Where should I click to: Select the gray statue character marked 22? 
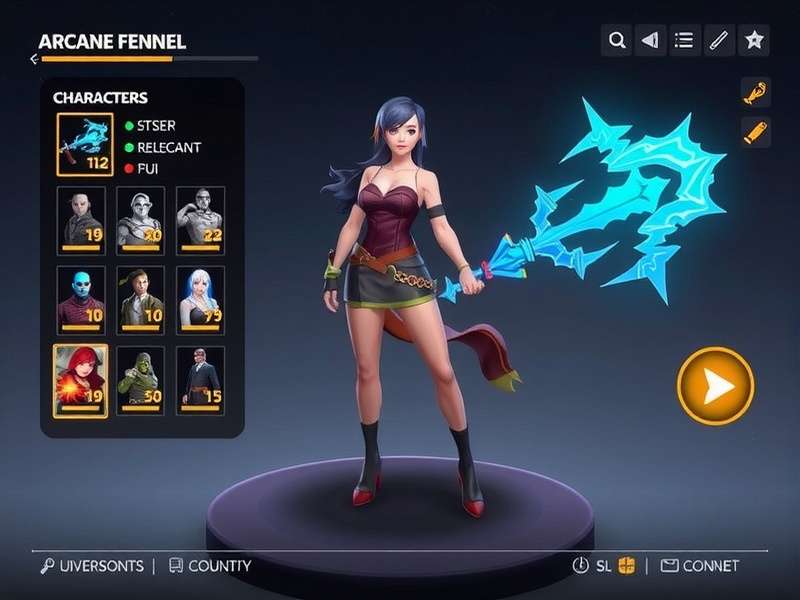[200, 217]
